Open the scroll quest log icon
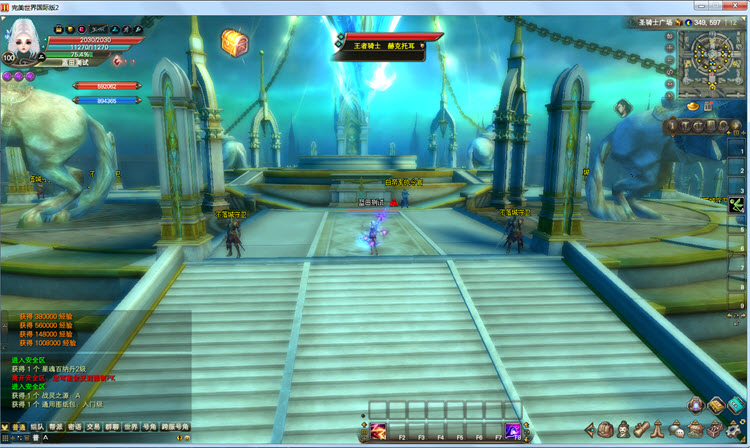Screen dimensions: 750x448 click(x=642, y=429)
